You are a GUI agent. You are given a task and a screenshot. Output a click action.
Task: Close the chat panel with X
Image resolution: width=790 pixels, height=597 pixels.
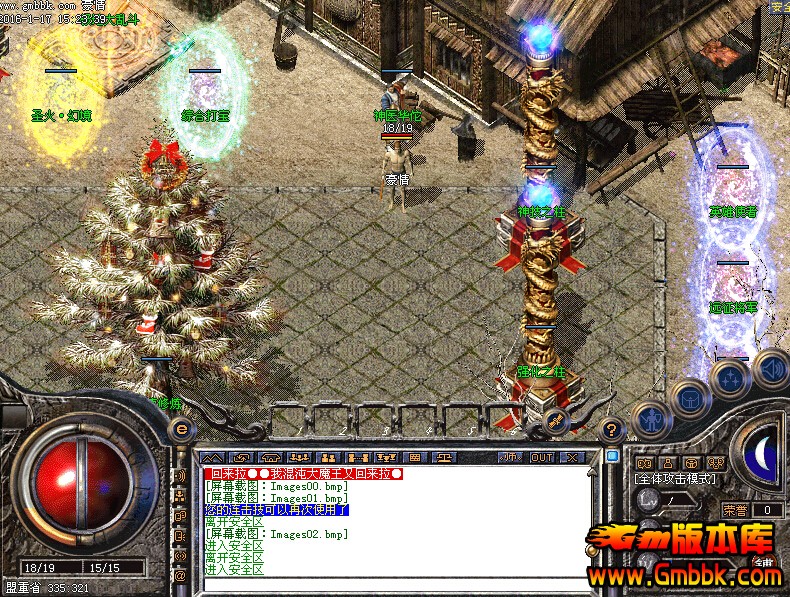tap(572, 457)
